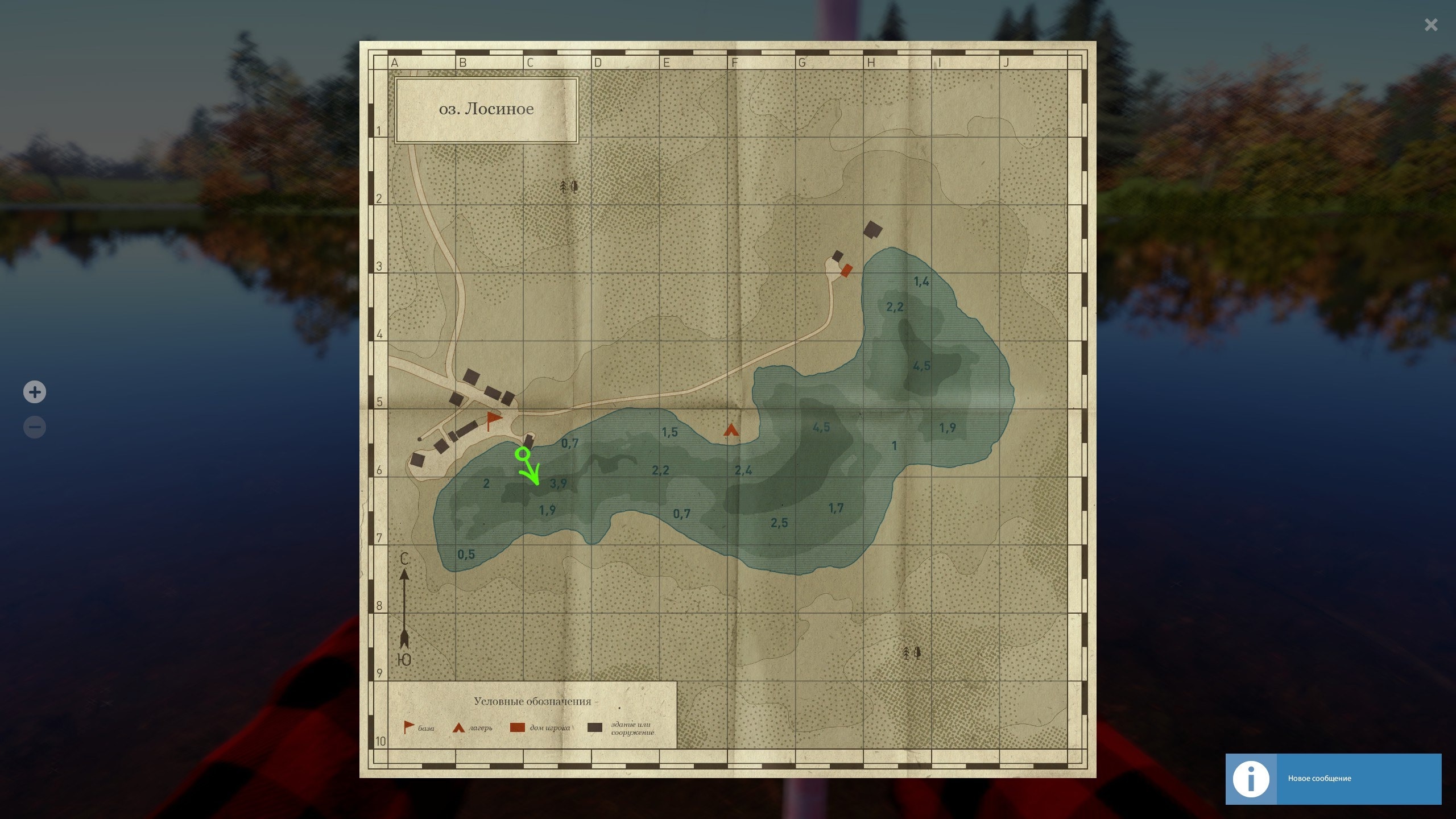Viewport: 1456px width, 819px height.
Task: Select the red player house marker
Action: [846, 270]
